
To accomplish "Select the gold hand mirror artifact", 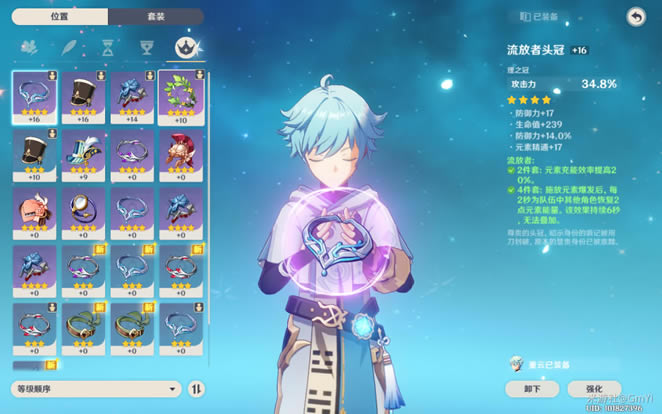I will coord(84,212).
